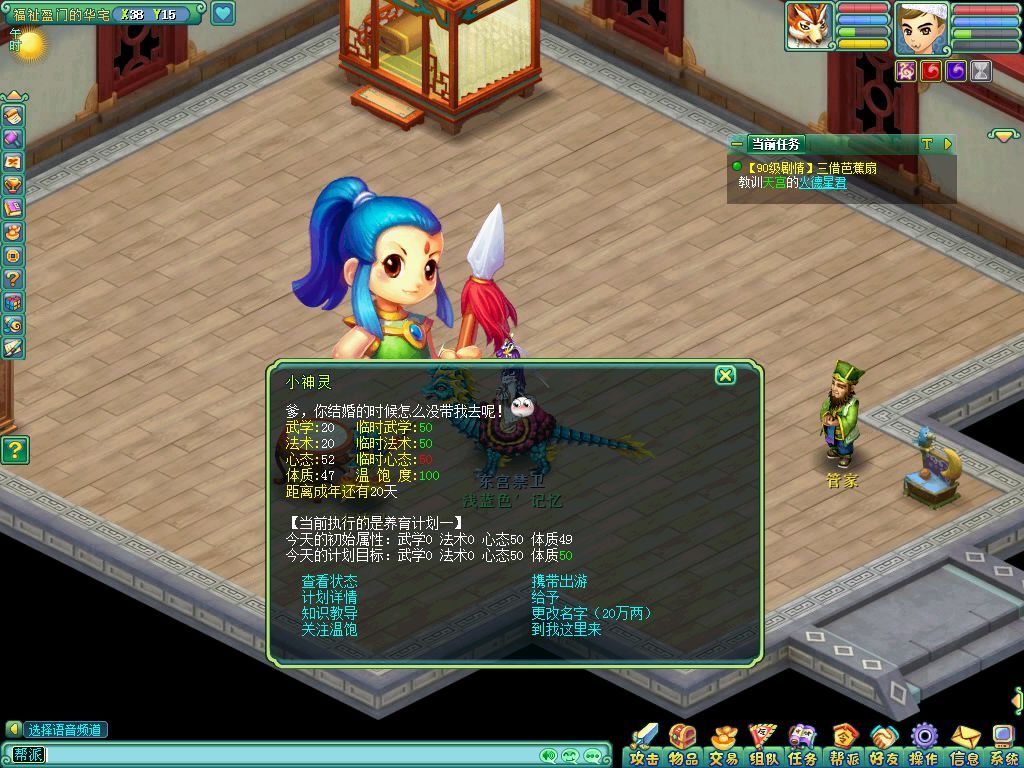Click the tiger pet portrait

pyautogui.click(x=809, y=26)
